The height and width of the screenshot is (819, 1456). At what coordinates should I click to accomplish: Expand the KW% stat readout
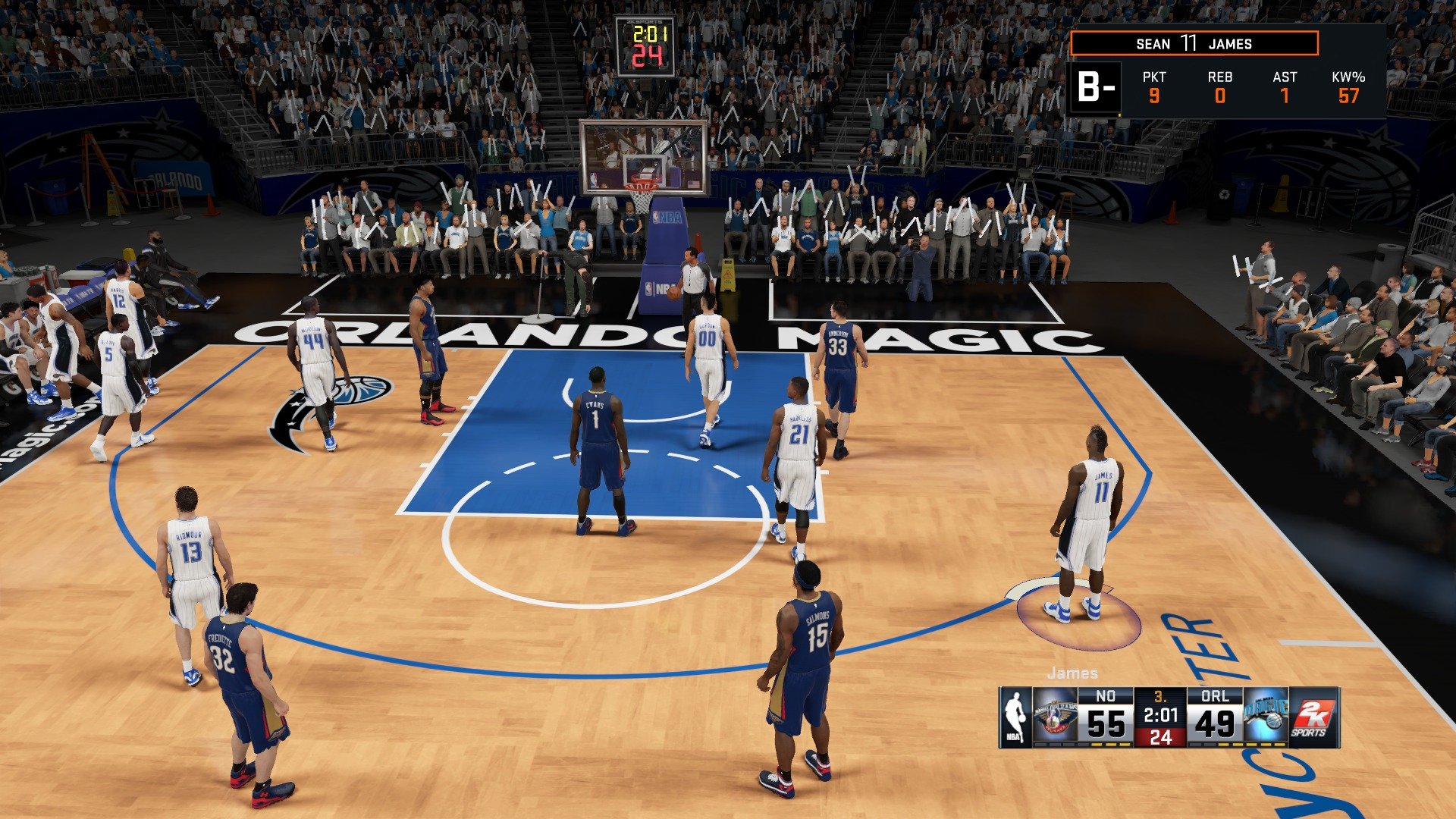pos(1348,85)
